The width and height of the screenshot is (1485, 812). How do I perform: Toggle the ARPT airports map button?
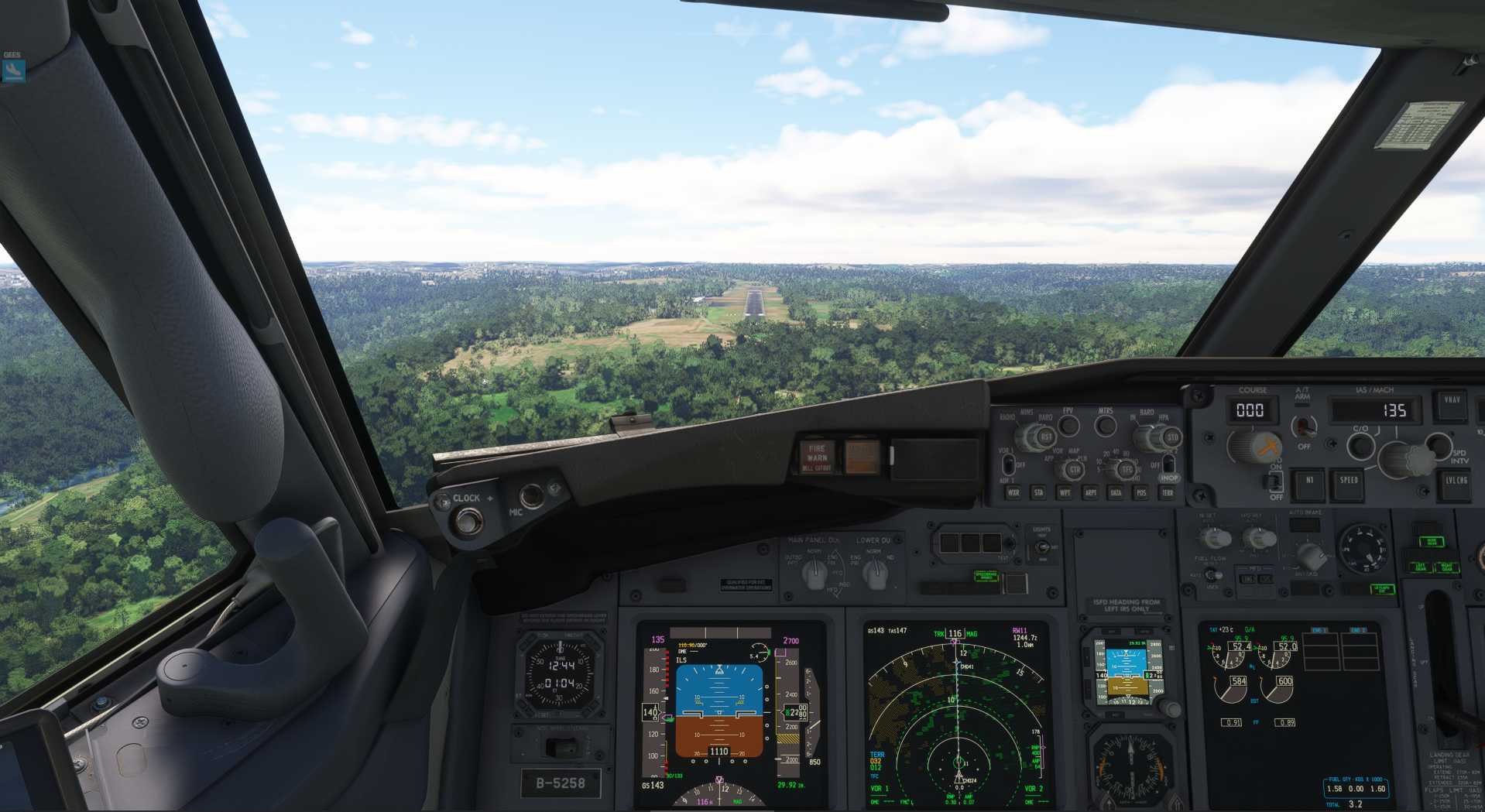[1090, 492]
